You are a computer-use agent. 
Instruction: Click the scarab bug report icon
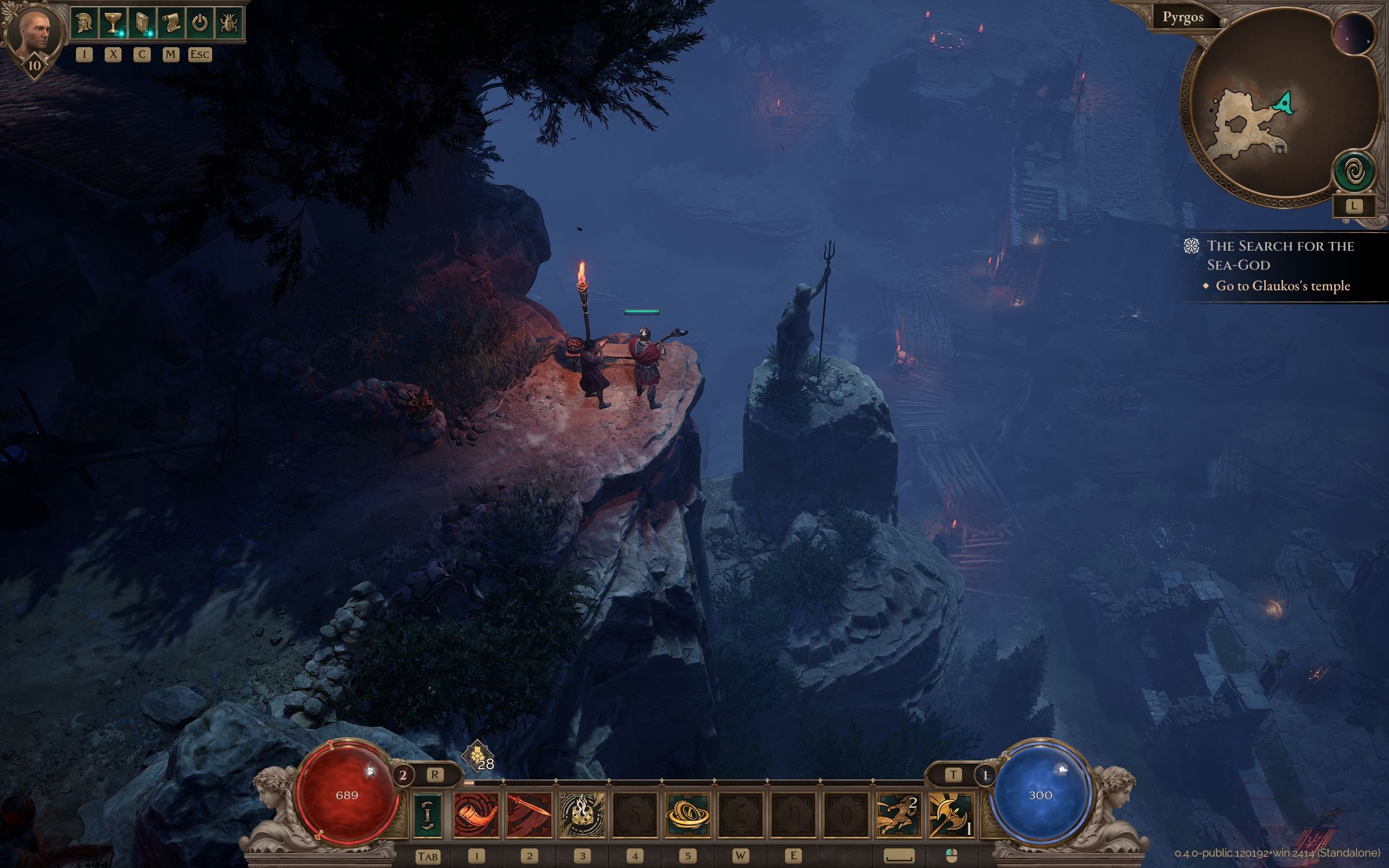coord(228,23)
